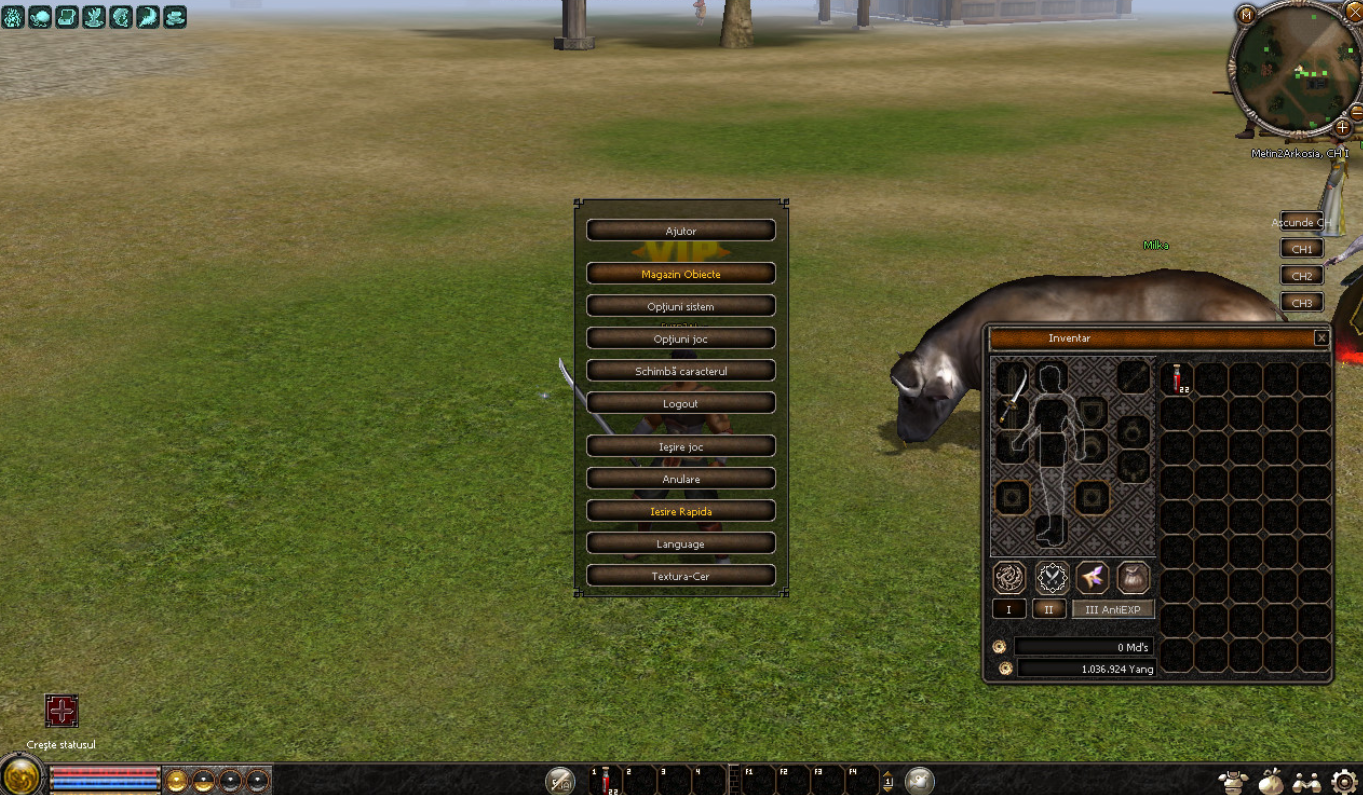This screenshot has width=1363, height=795.
Task: Zoom in the minimap with plus button
Action: click(x=1342, y=128)
